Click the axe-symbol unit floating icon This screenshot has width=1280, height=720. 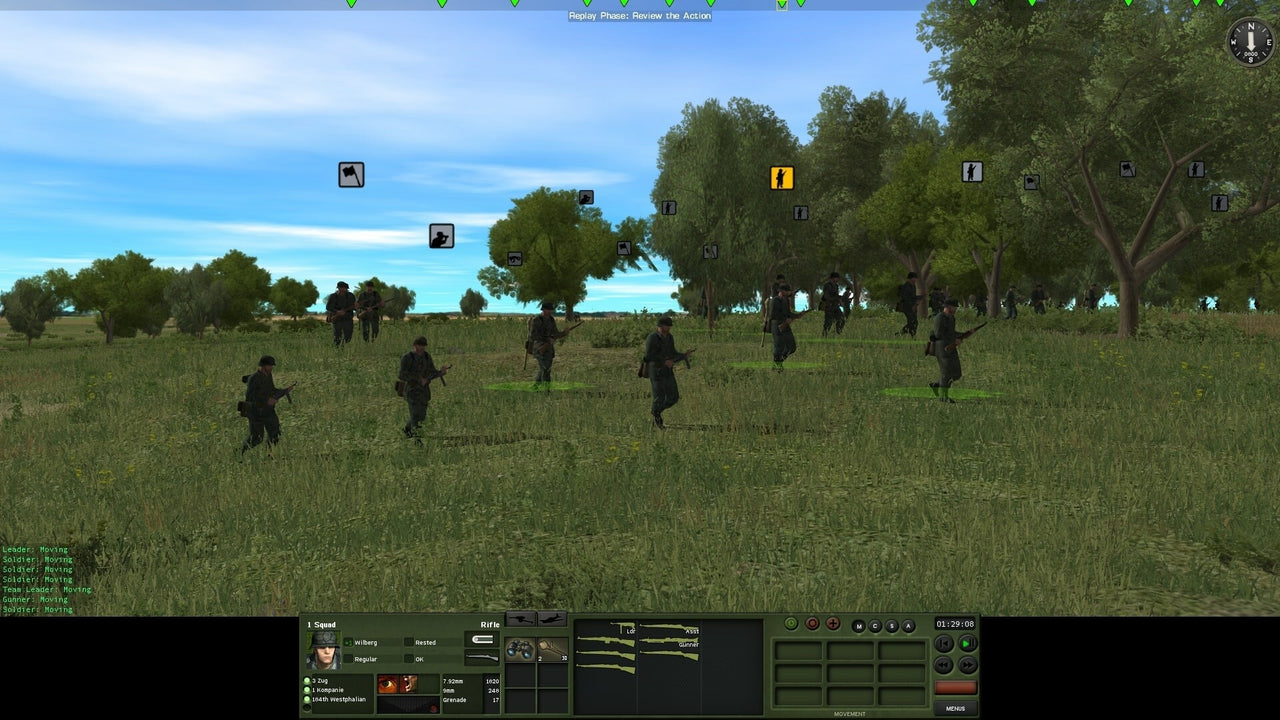tap(349, 174)
